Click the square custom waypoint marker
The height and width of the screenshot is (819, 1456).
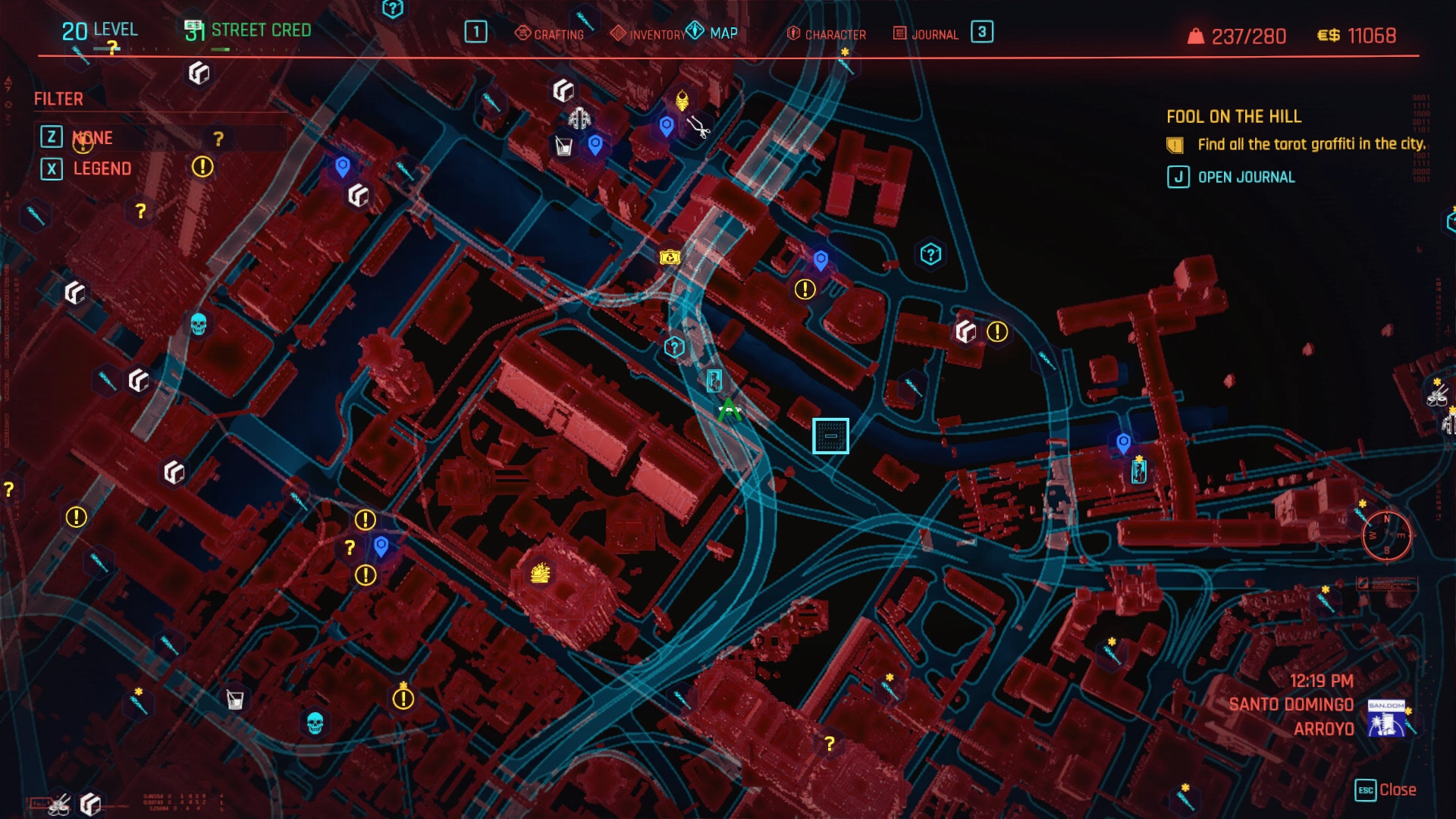830,436
